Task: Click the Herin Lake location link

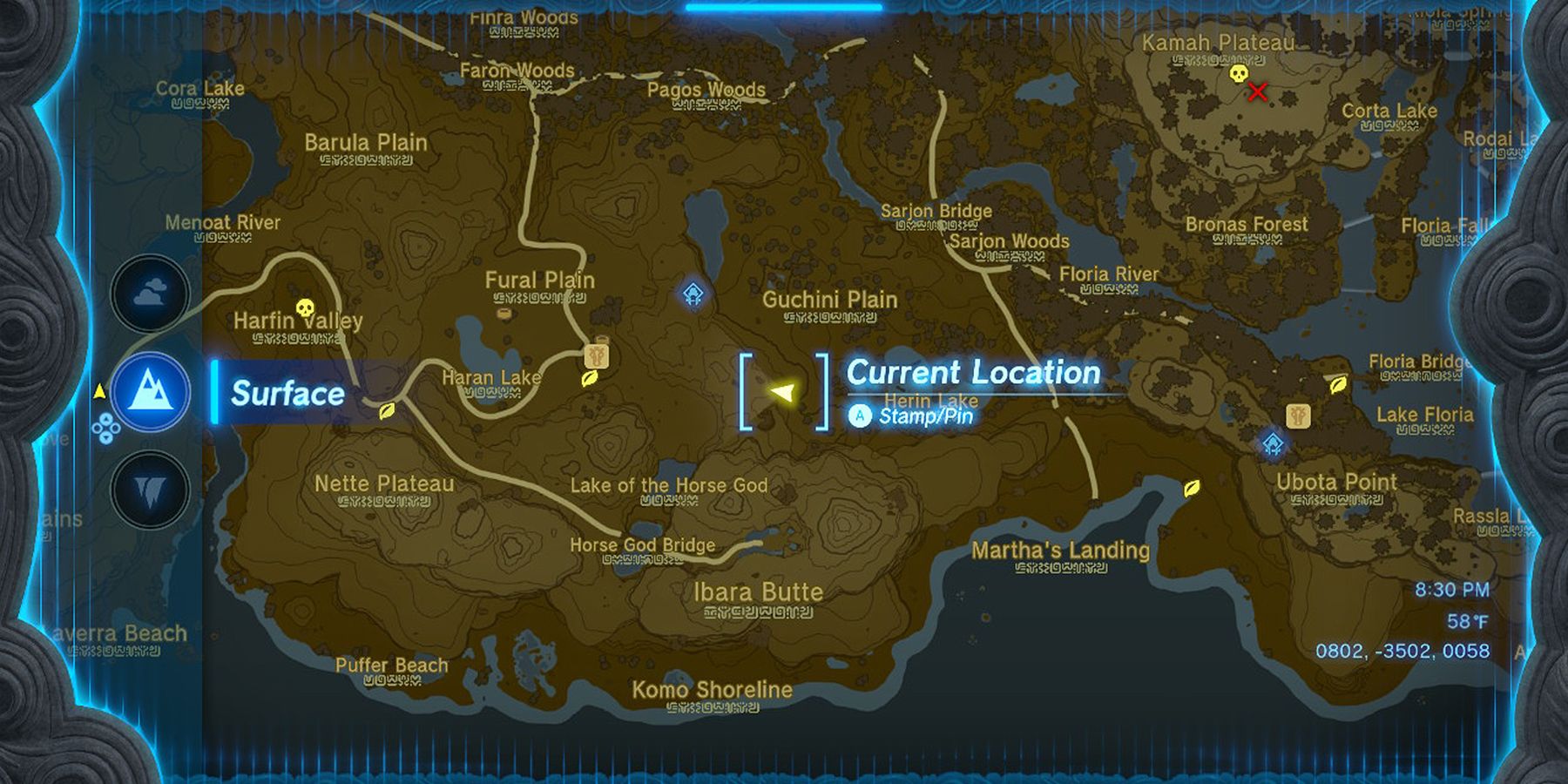Action: point(932,402)
